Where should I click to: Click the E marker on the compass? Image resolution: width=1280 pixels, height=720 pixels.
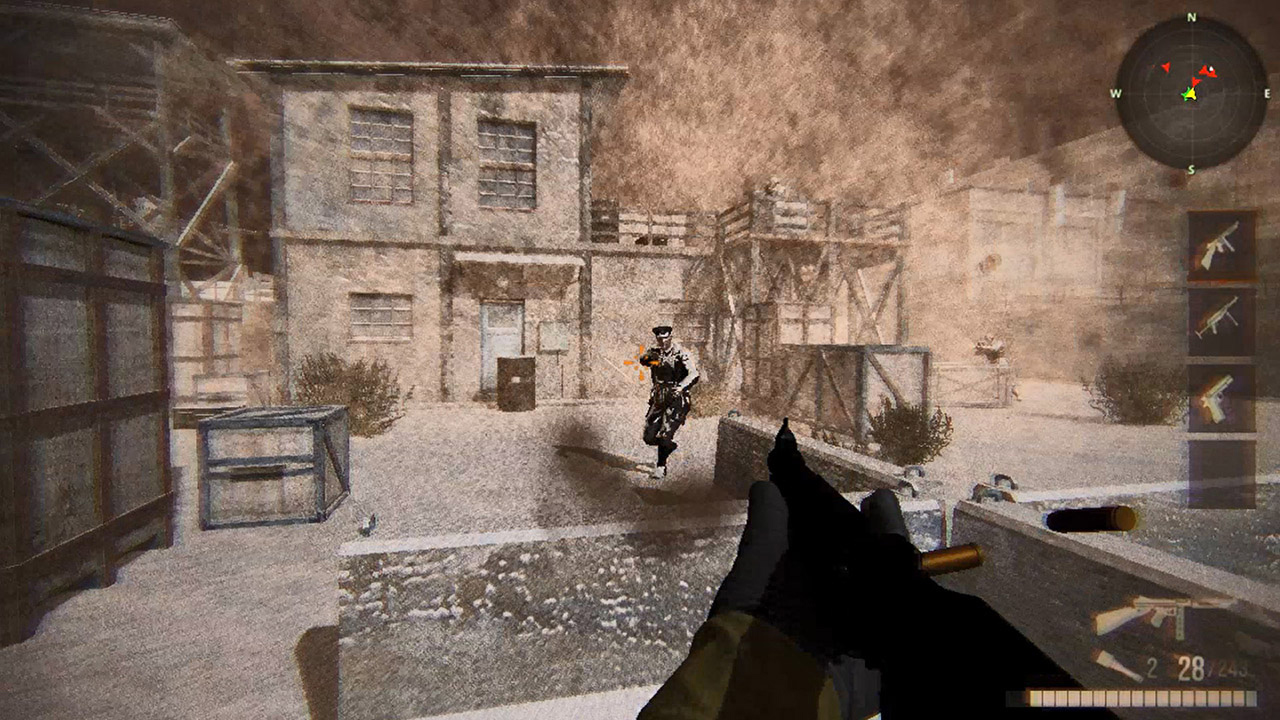coord(1267,93)
